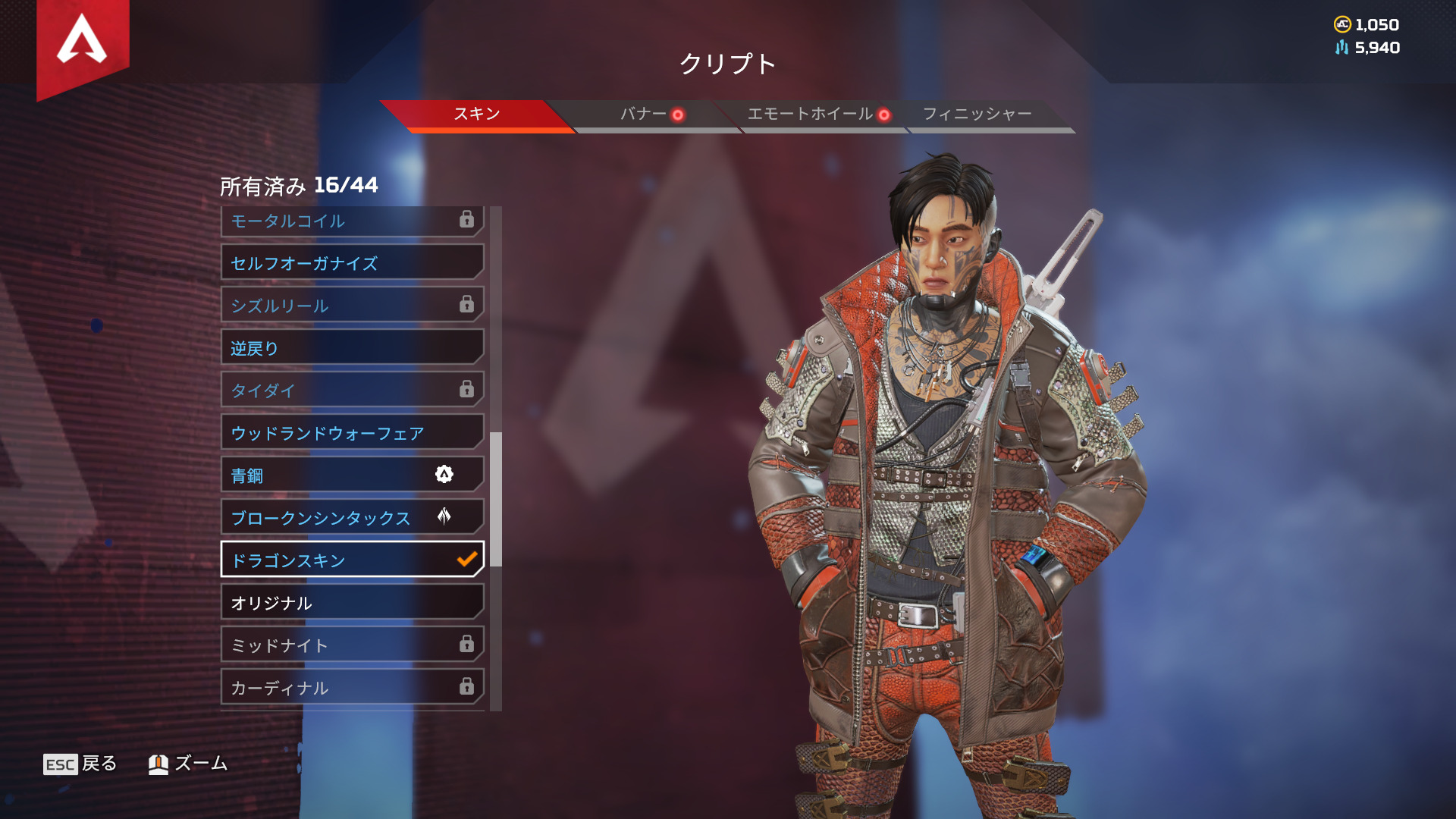Choose the ウッドランドウォーフェア skin
Screen dimensions: 1456x819
[x=352, y=433]
